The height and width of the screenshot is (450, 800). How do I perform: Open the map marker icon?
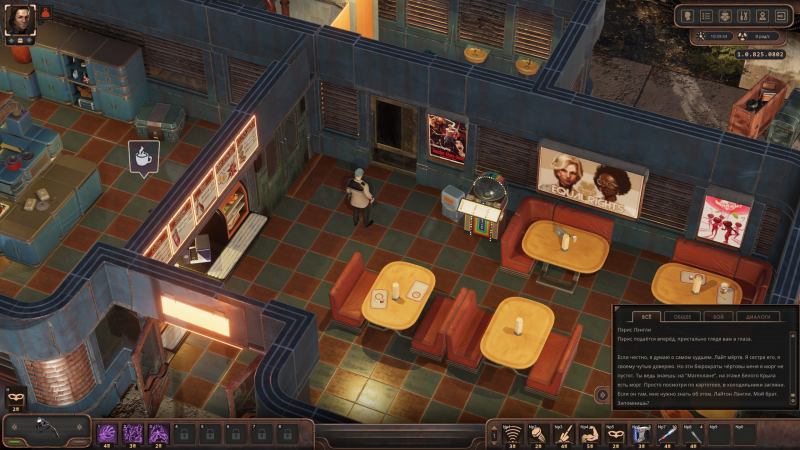[763, 16]
